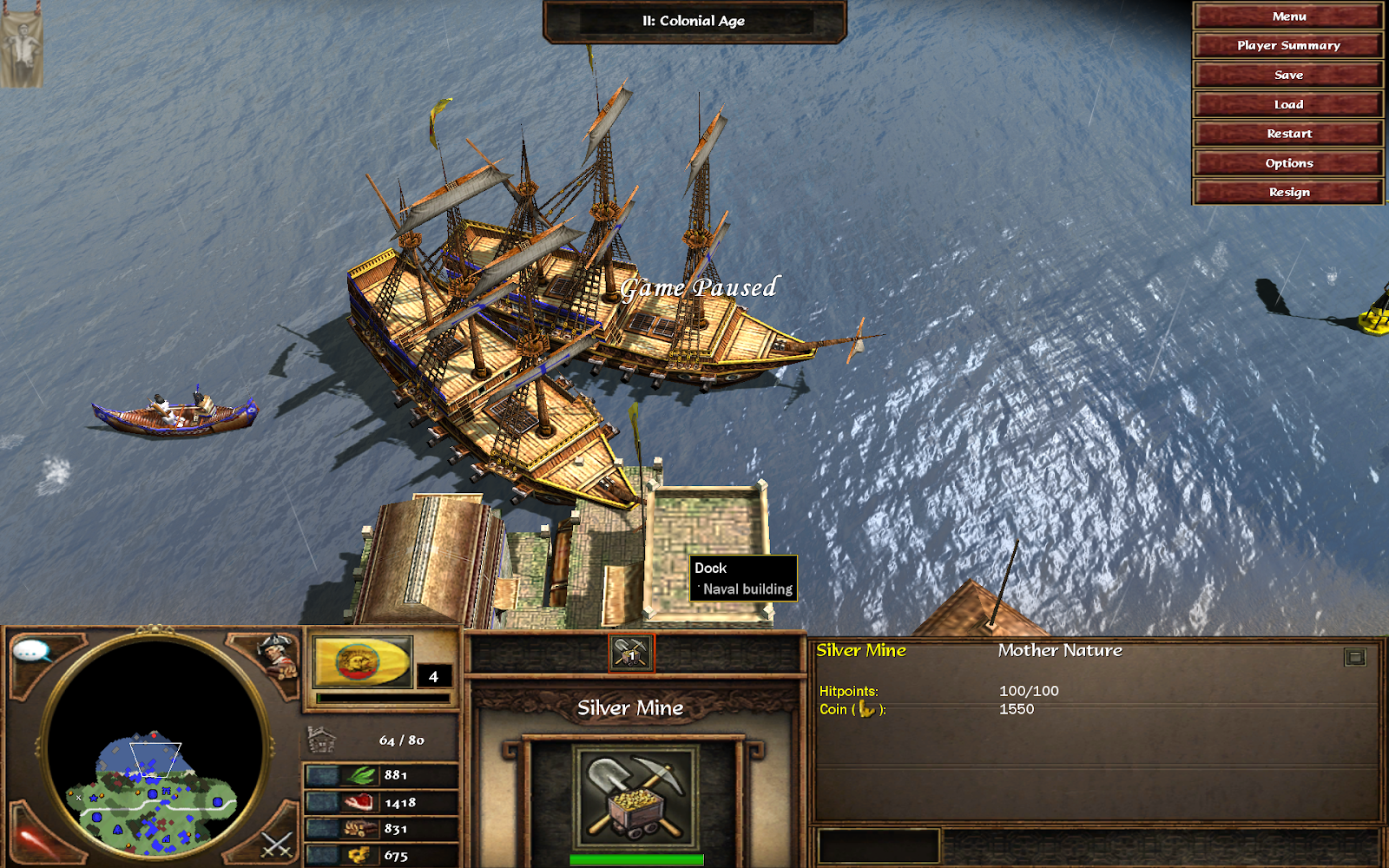Screen dimensions: 1389x868
Task: Click the food resource row
Action: pos(380,803)
